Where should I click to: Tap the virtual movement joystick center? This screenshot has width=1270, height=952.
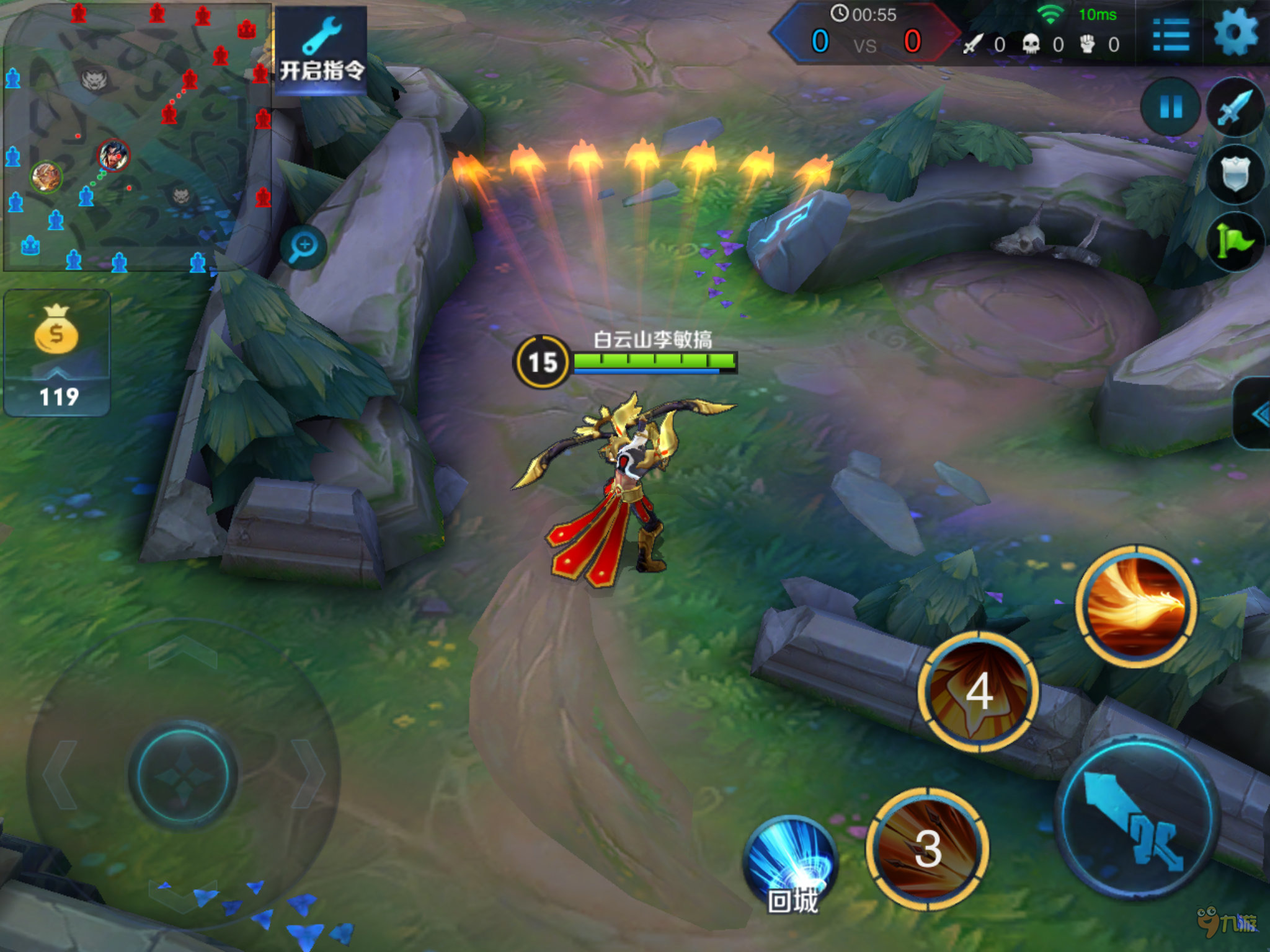(x=183, y=774)
